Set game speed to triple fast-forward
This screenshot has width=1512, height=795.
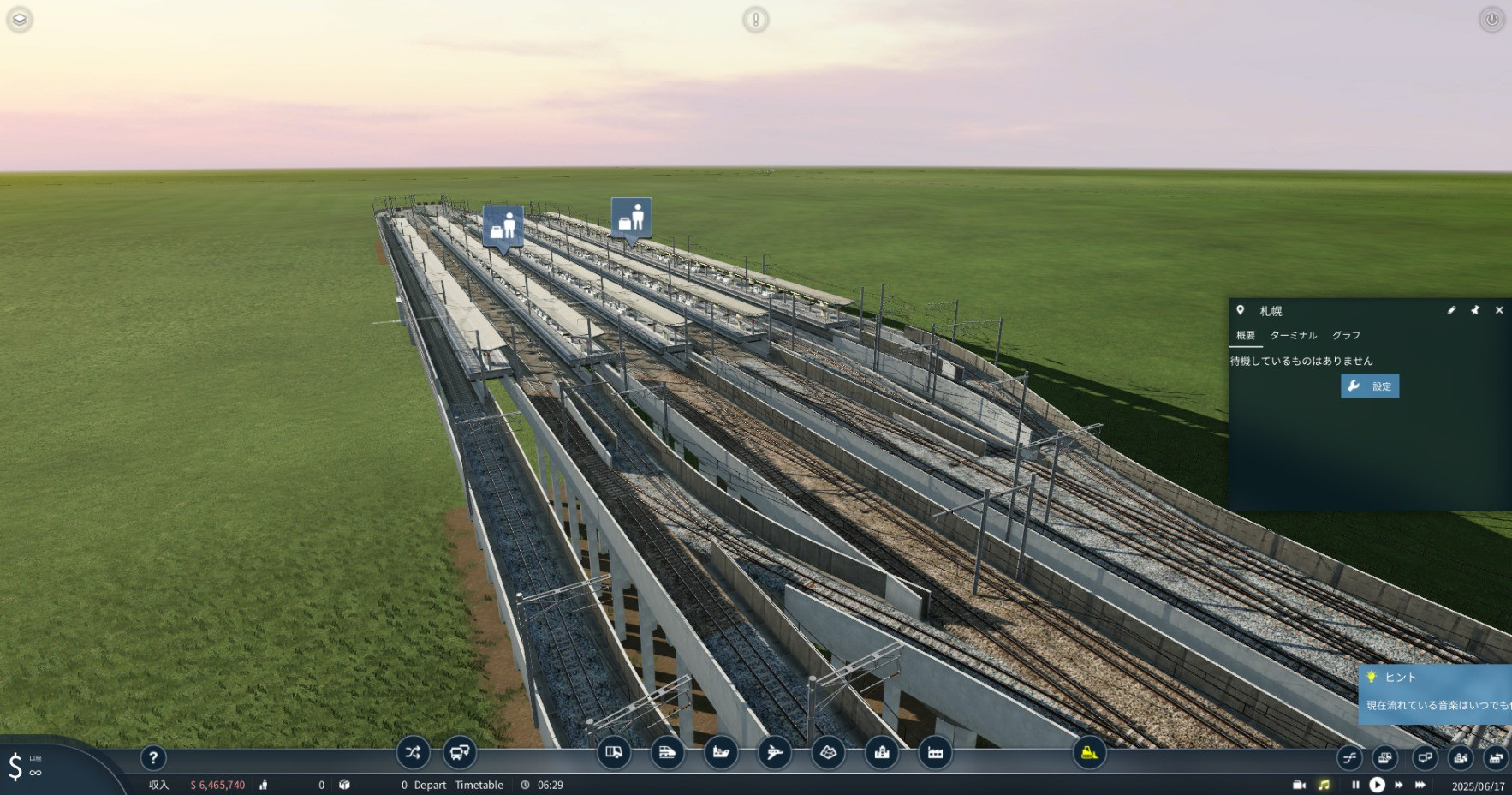(x=1420, y=785)
